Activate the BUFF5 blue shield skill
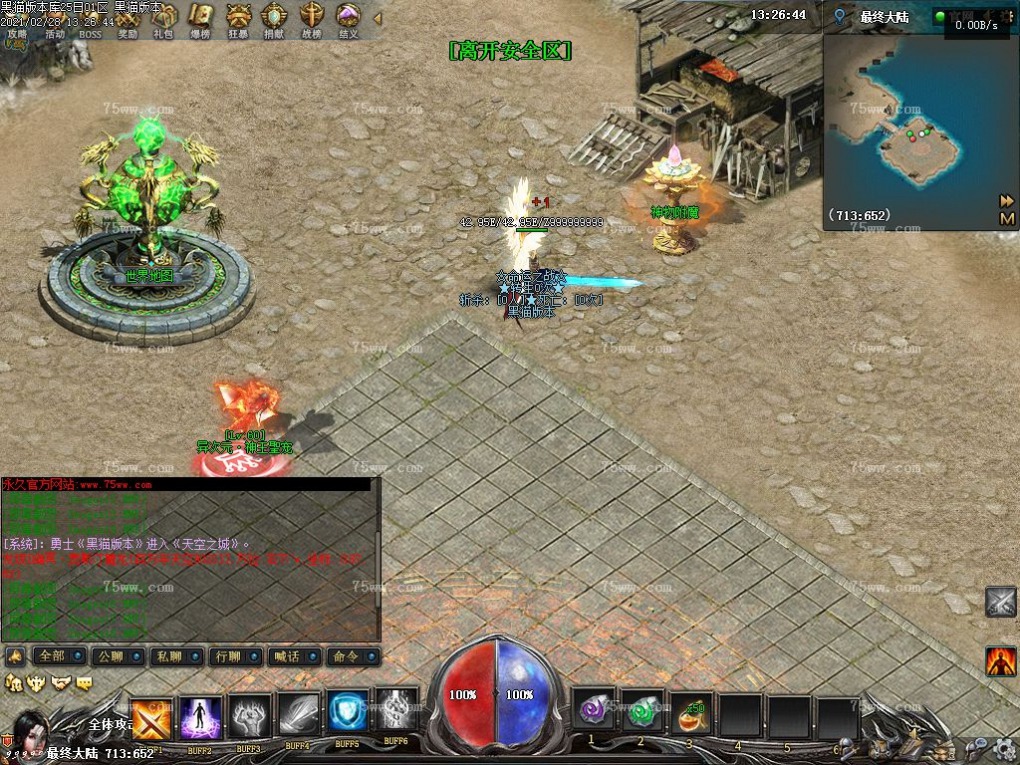 [348, 712]
